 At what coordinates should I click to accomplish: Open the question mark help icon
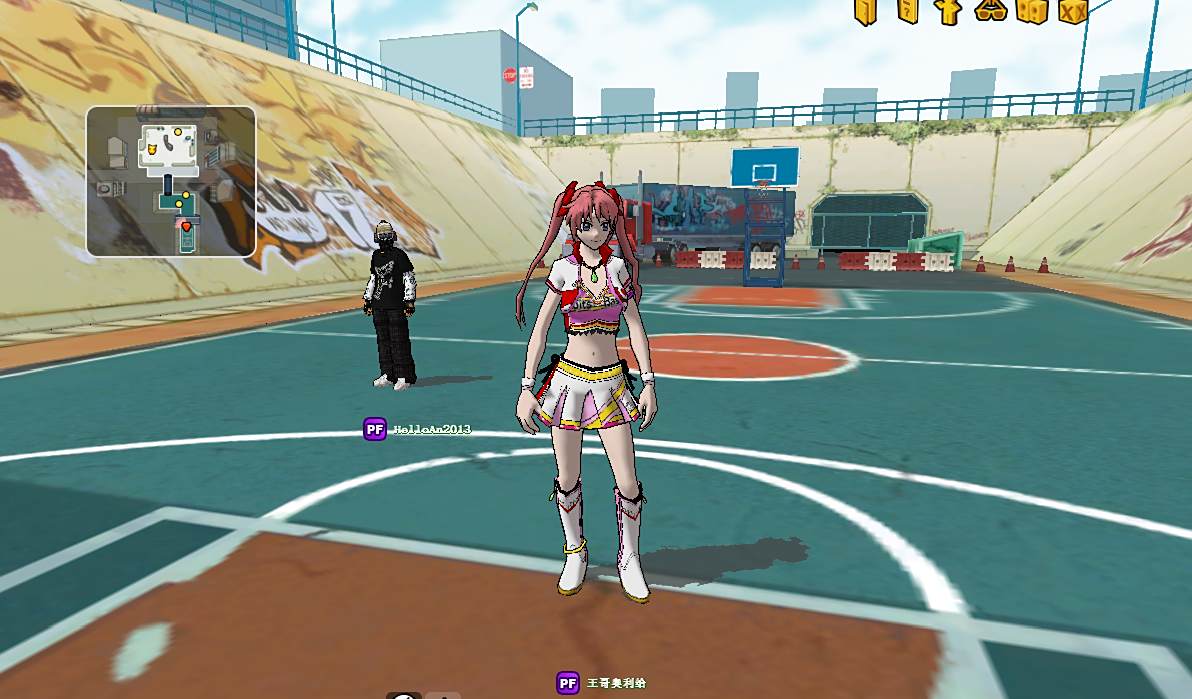pyautogui.click(x=908, y=11)
